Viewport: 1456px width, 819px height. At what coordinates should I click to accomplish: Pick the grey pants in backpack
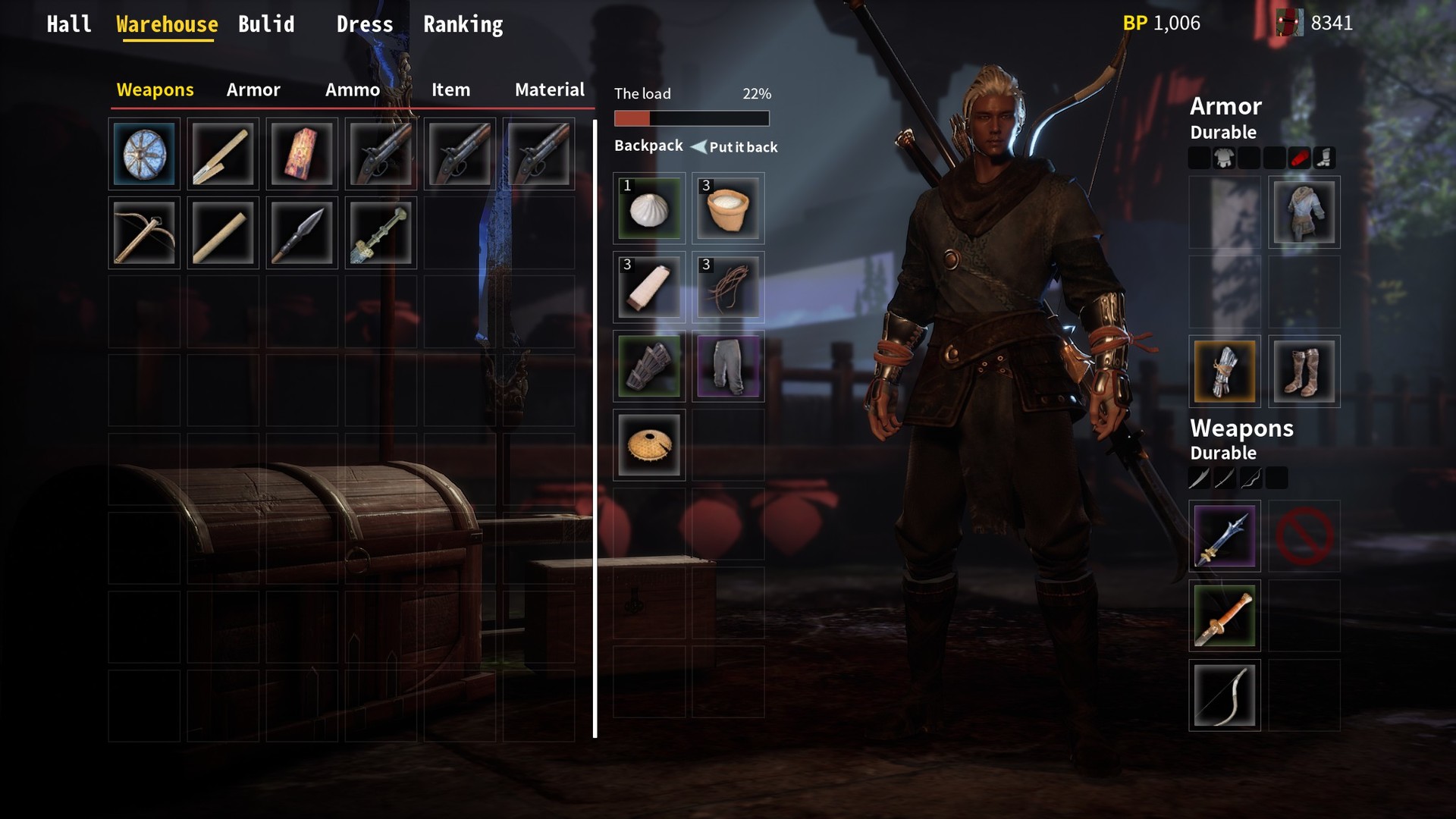(x=728, y=366)
